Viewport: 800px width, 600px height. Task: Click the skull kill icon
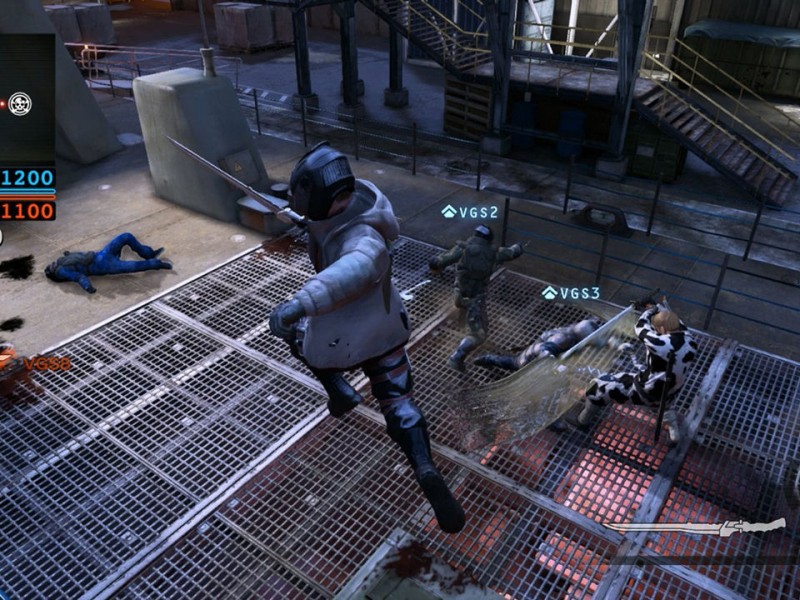point(20,103)
